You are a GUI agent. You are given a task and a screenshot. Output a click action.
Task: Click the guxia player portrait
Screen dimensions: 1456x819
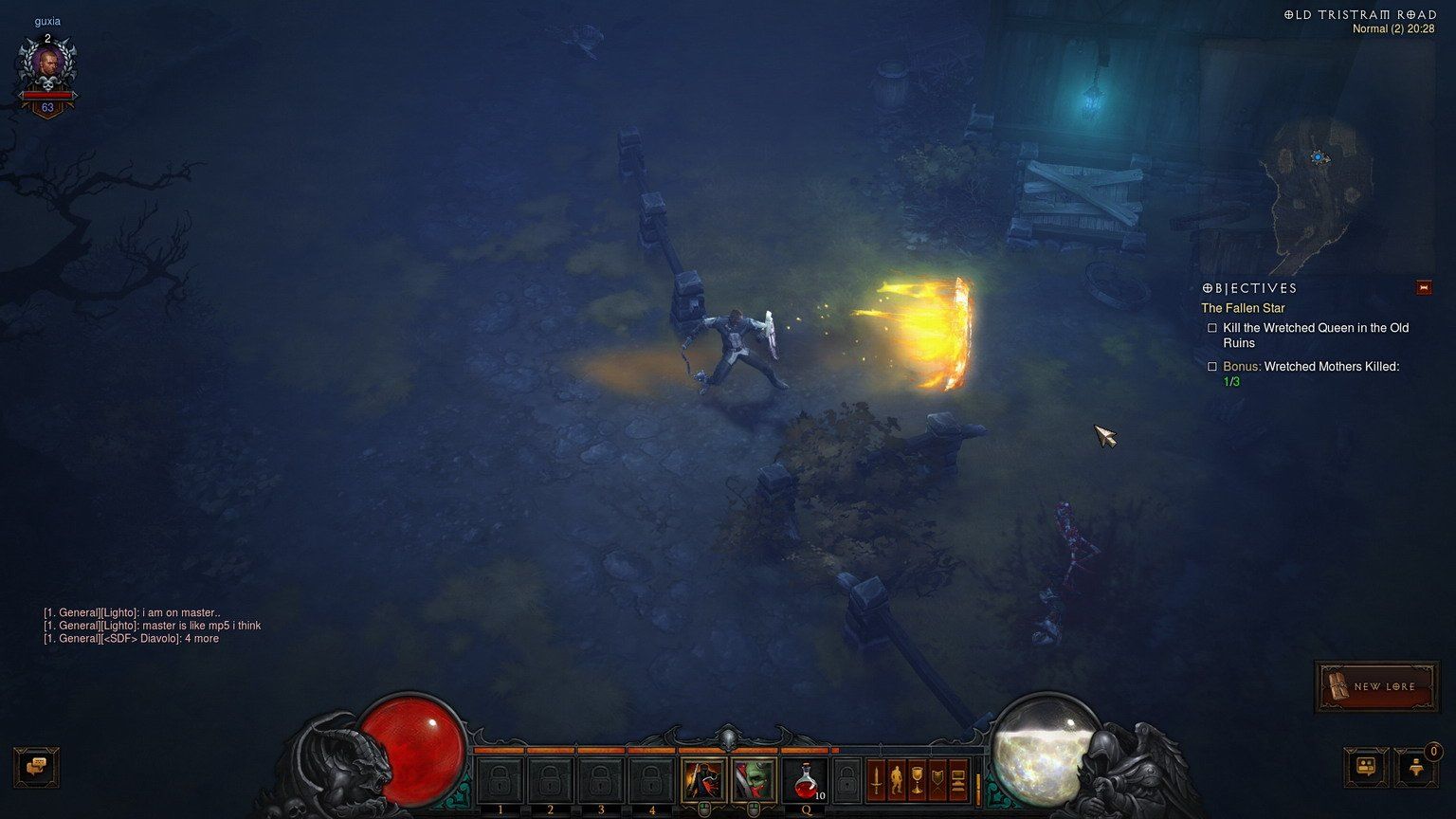click(x=46, y=64)
